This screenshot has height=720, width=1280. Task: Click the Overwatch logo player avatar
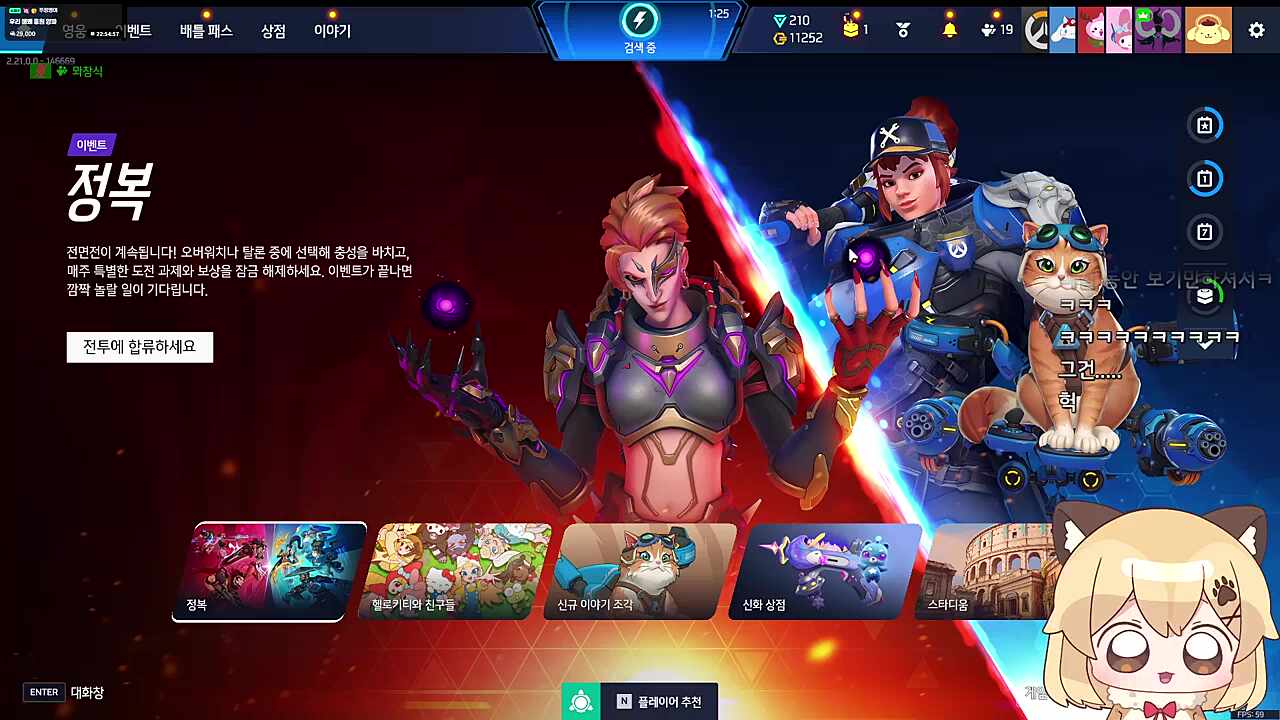click(x=1037, y=28)
